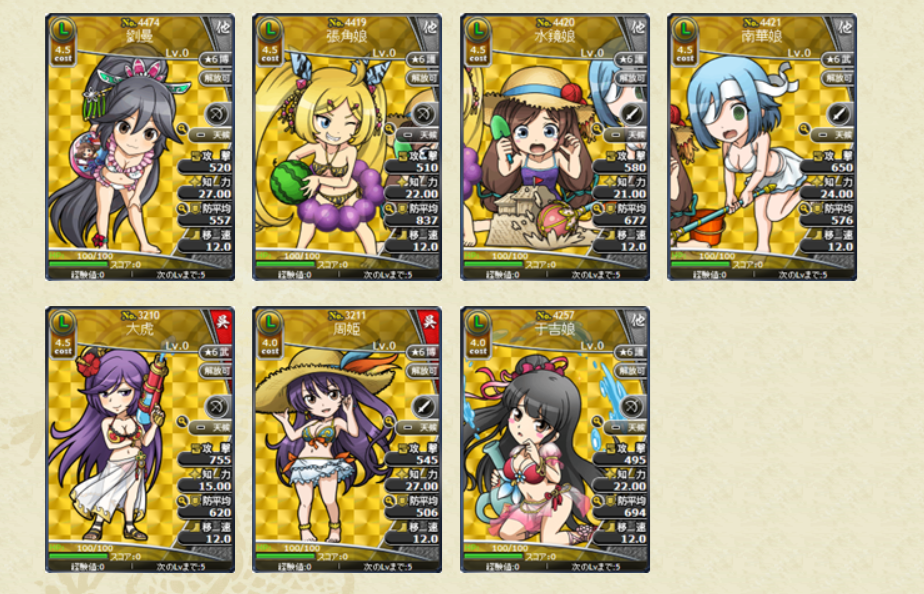Image resolution: width=924 pixels, height=594 pixels.
Task: Click the sword weapon icon on 水鏡娘's card
Action: click(632, 113)
